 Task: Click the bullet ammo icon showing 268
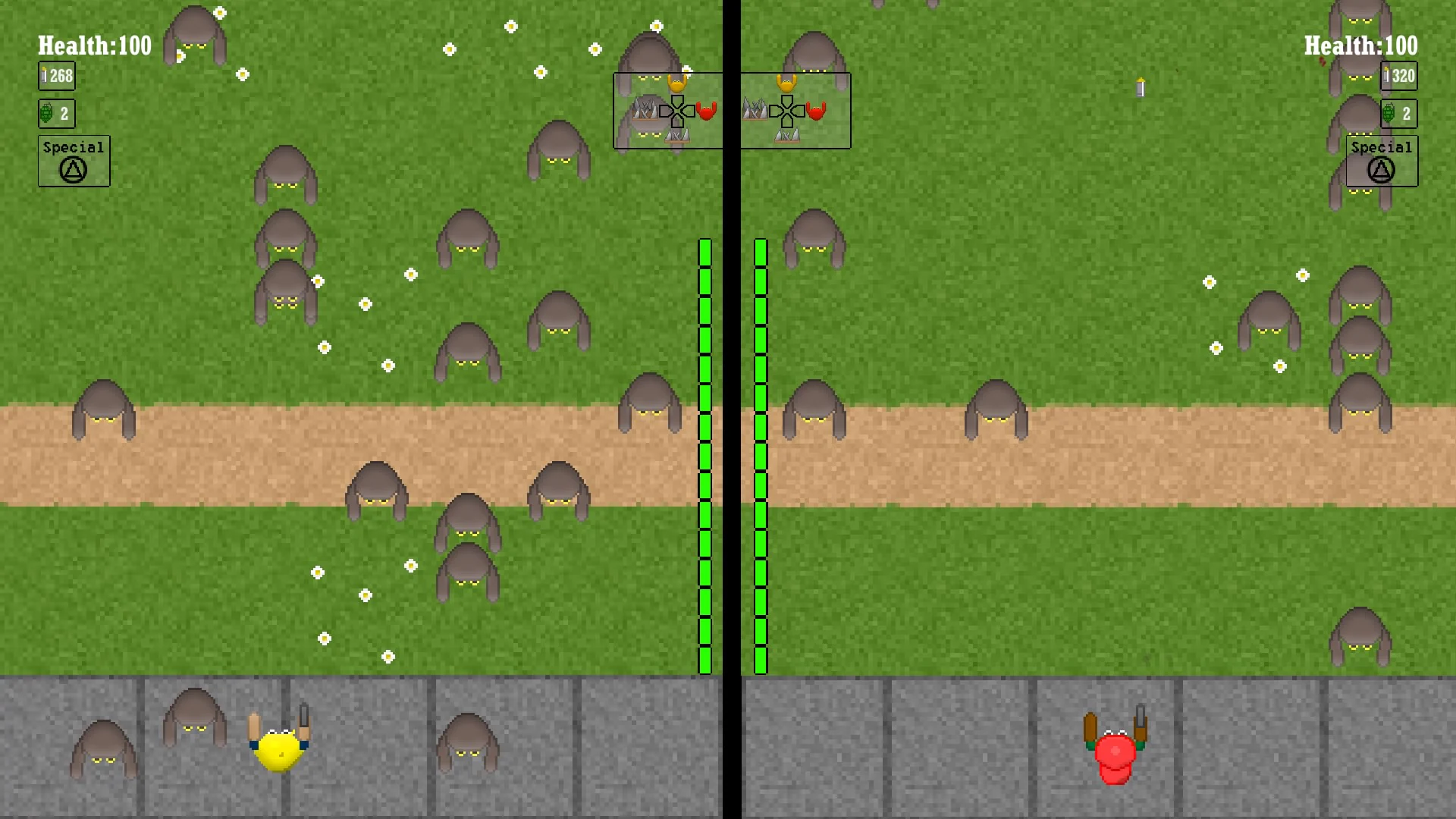[x=56, y=76]
